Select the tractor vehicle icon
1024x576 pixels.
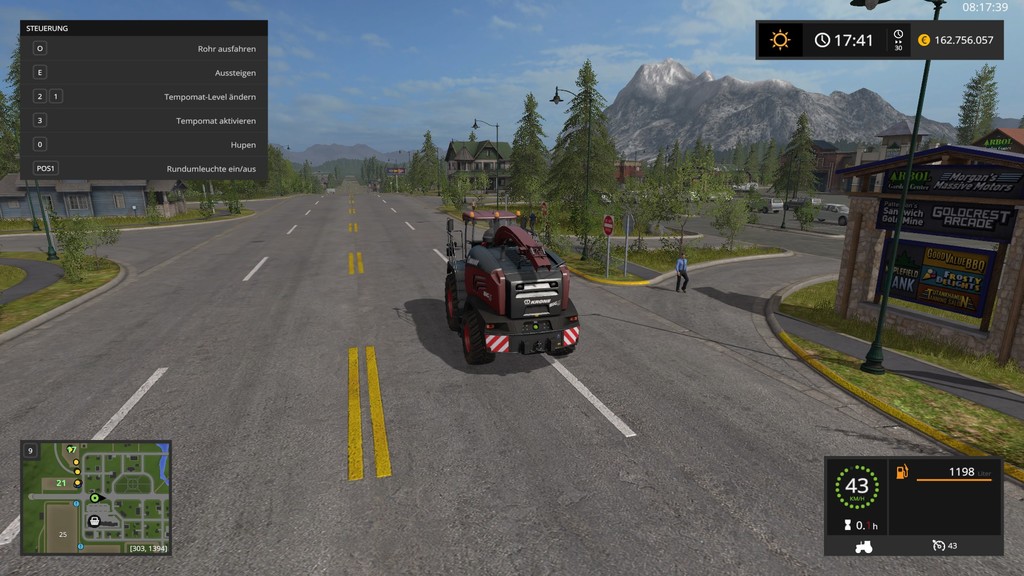point(862,546)
